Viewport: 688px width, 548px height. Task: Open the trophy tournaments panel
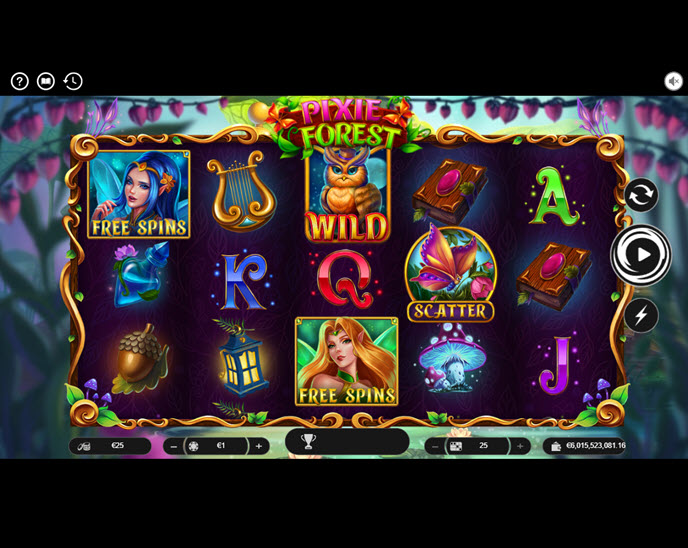(x=308, y=441)
